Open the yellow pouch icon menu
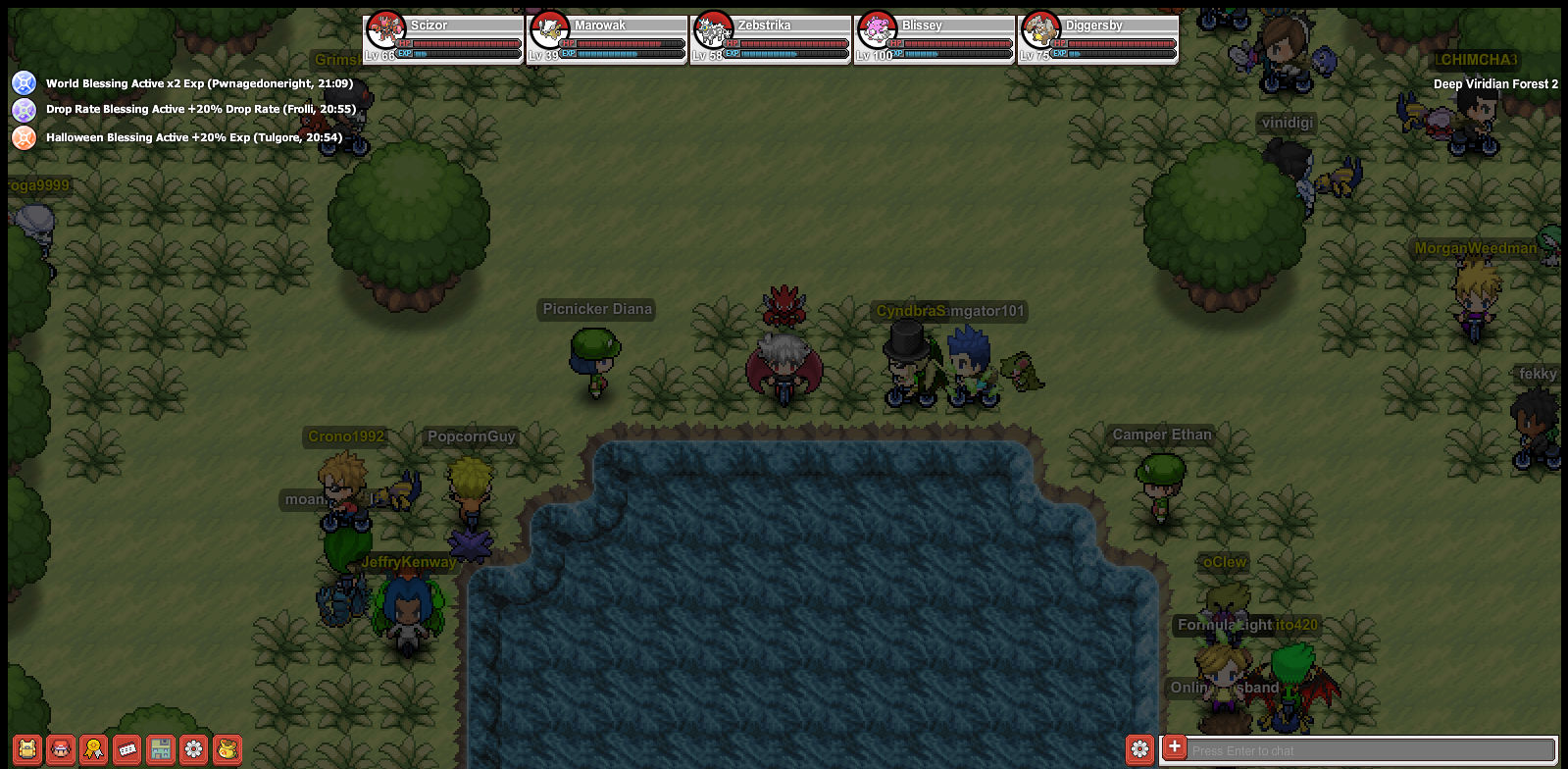This screenshot has width=1568, height=769. (228, 750)
